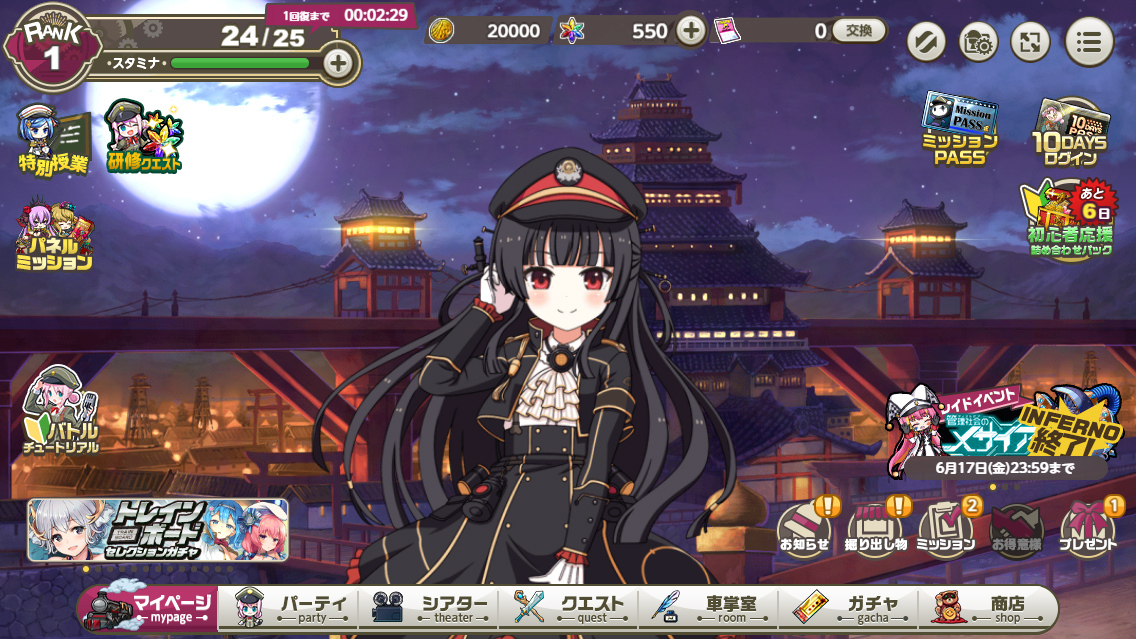Open the ミッションPASS mission pass
The image size is (1136, 639).
pyautogui.click(x=960, y=128)
